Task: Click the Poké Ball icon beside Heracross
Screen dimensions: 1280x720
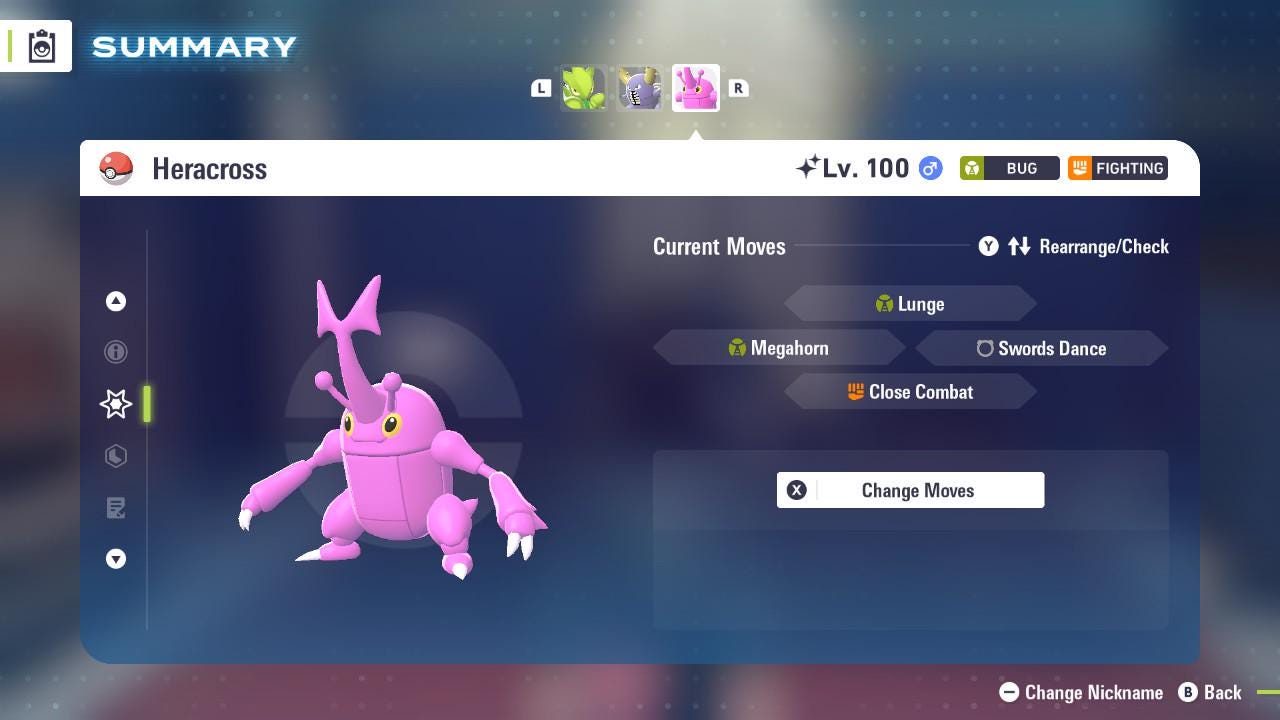Action: (x=117, y=168)
